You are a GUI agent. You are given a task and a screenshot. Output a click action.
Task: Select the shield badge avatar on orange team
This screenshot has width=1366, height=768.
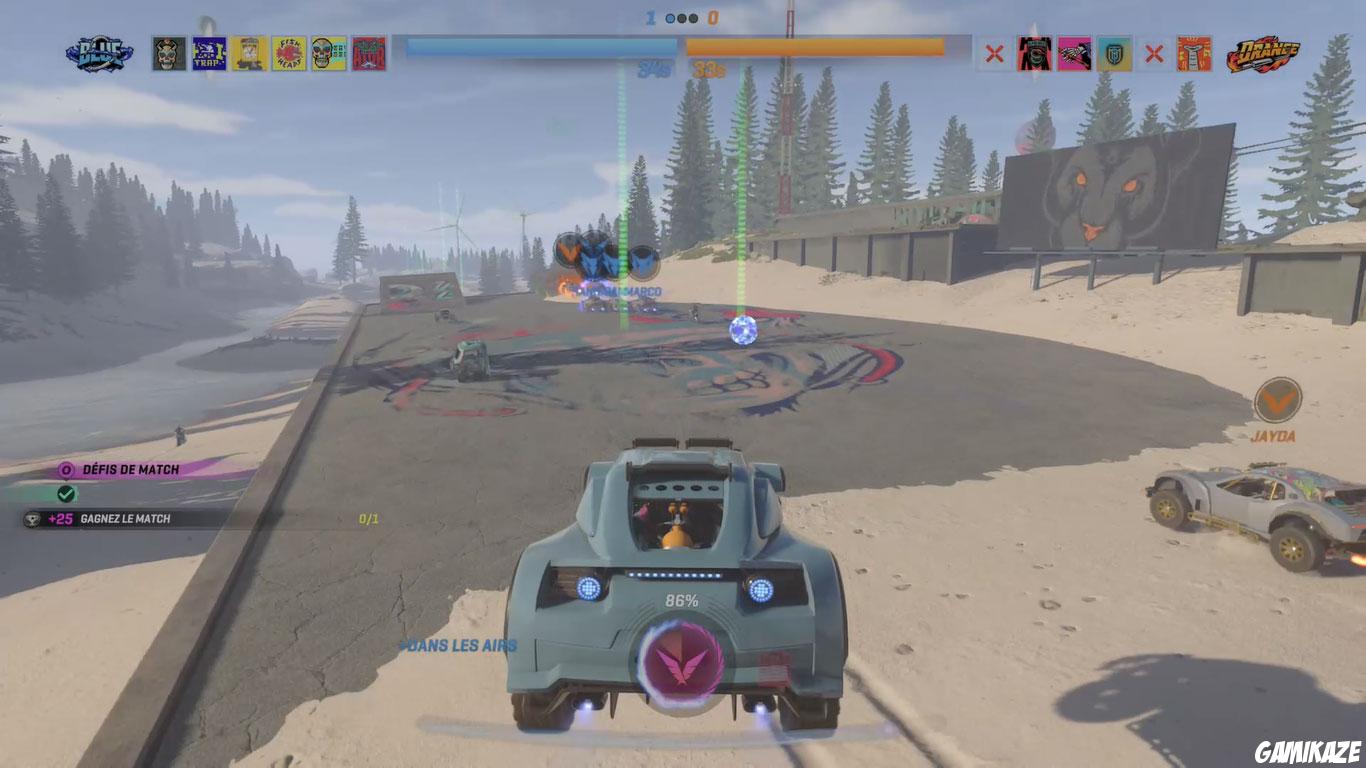tap(1115, 53)
